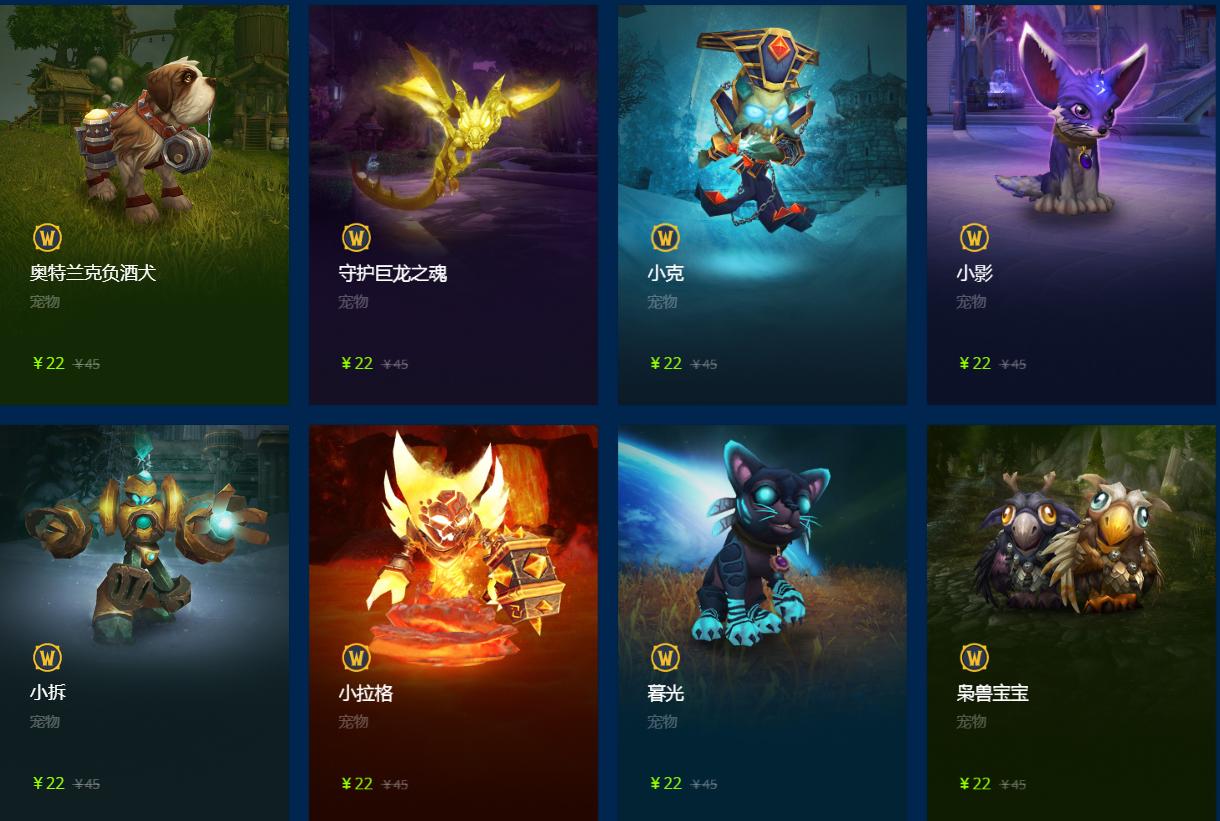Open the 奥特兰克负酒犬 pet card
This screenshot has width=1220, height=821.
coord(144,204)
